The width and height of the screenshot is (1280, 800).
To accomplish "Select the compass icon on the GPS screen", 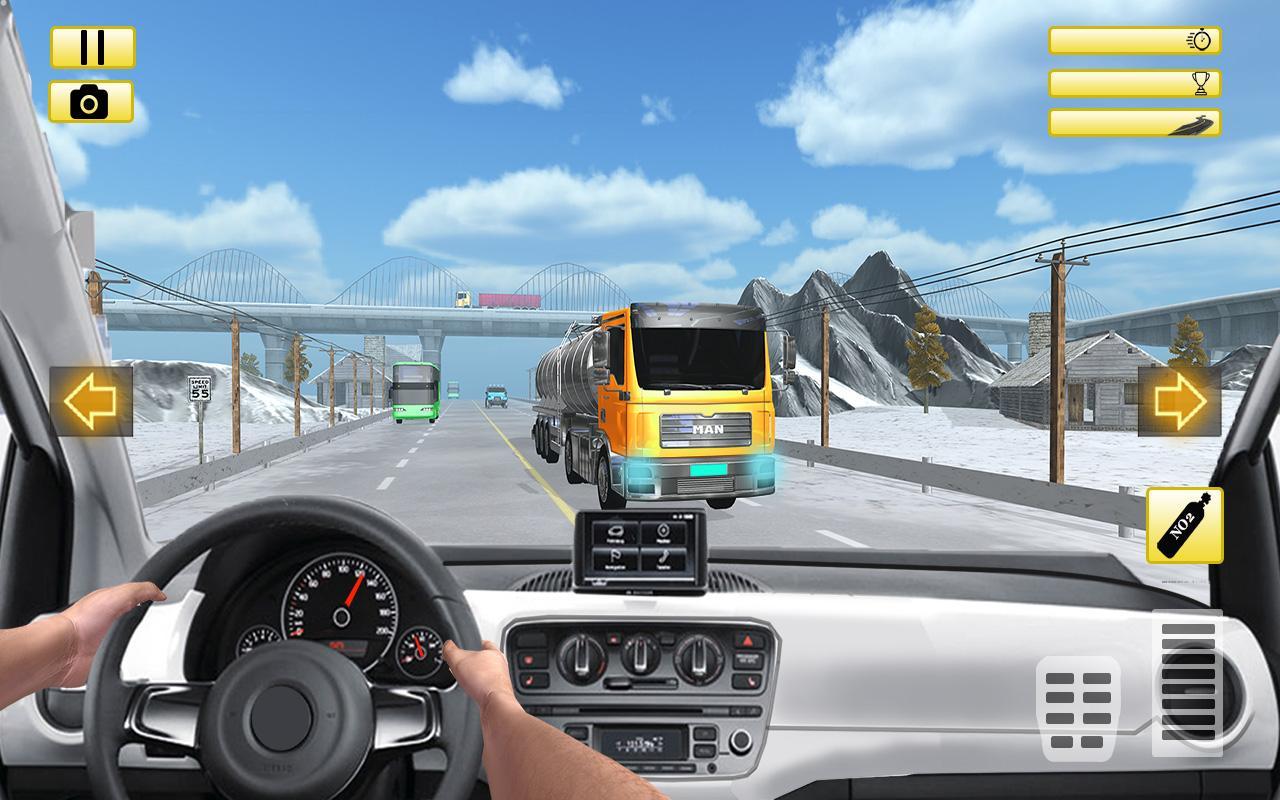I will click(x=663, y=531).
